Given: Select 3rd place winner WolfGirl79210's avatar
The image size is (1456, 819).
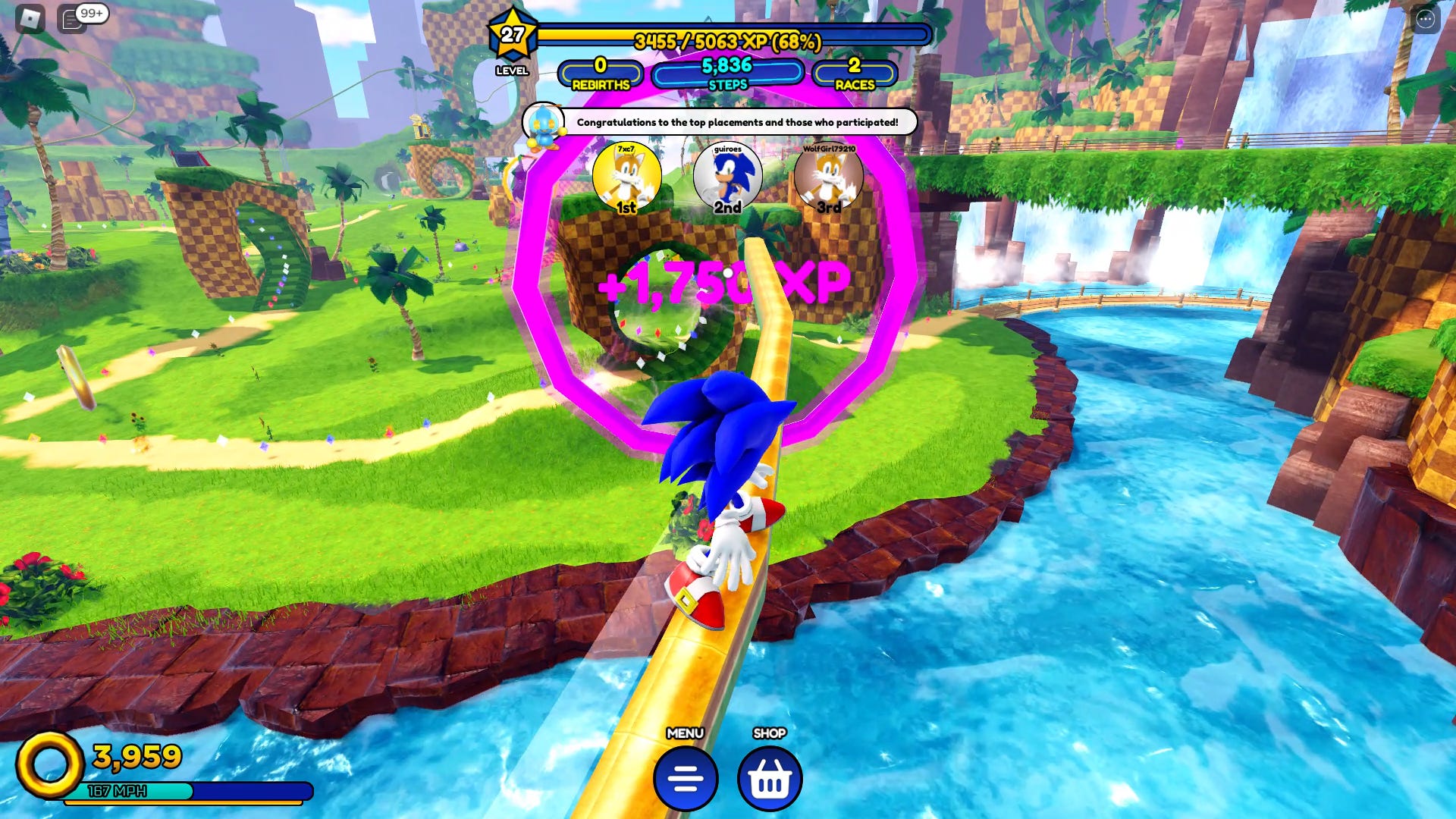Looking at the screenshot, I should 830,177.
